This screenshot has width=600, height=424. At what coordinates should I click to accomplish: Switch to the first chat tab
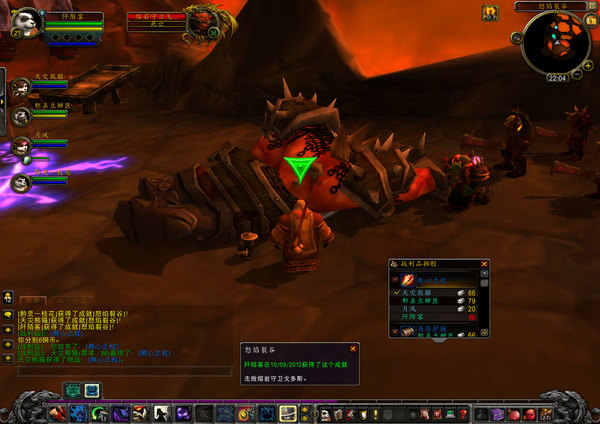click(x=33, y=298)
